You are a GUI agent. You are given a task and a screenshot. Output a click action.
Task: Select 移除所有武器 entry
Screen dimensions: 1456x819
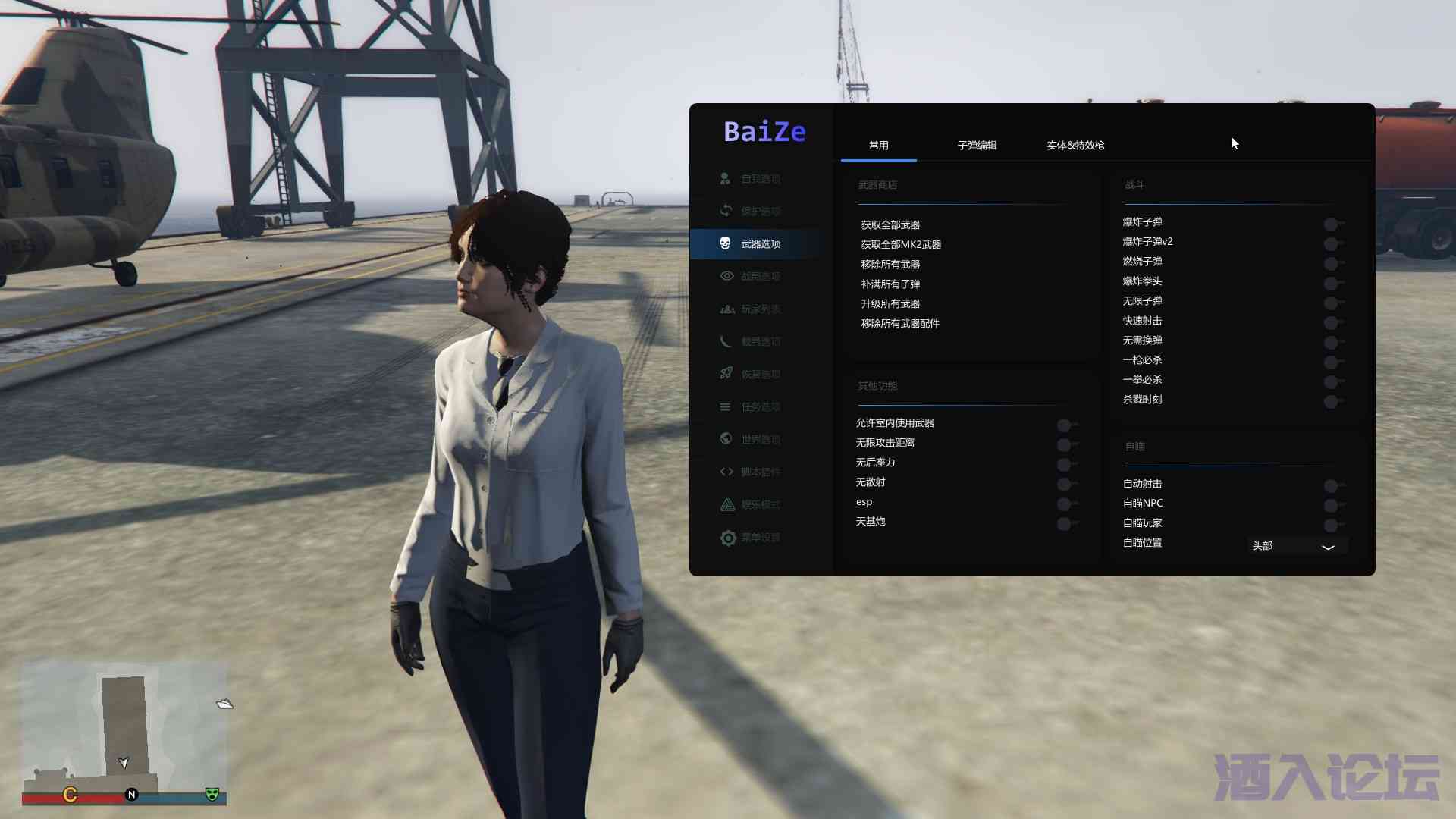coord(890,265)
